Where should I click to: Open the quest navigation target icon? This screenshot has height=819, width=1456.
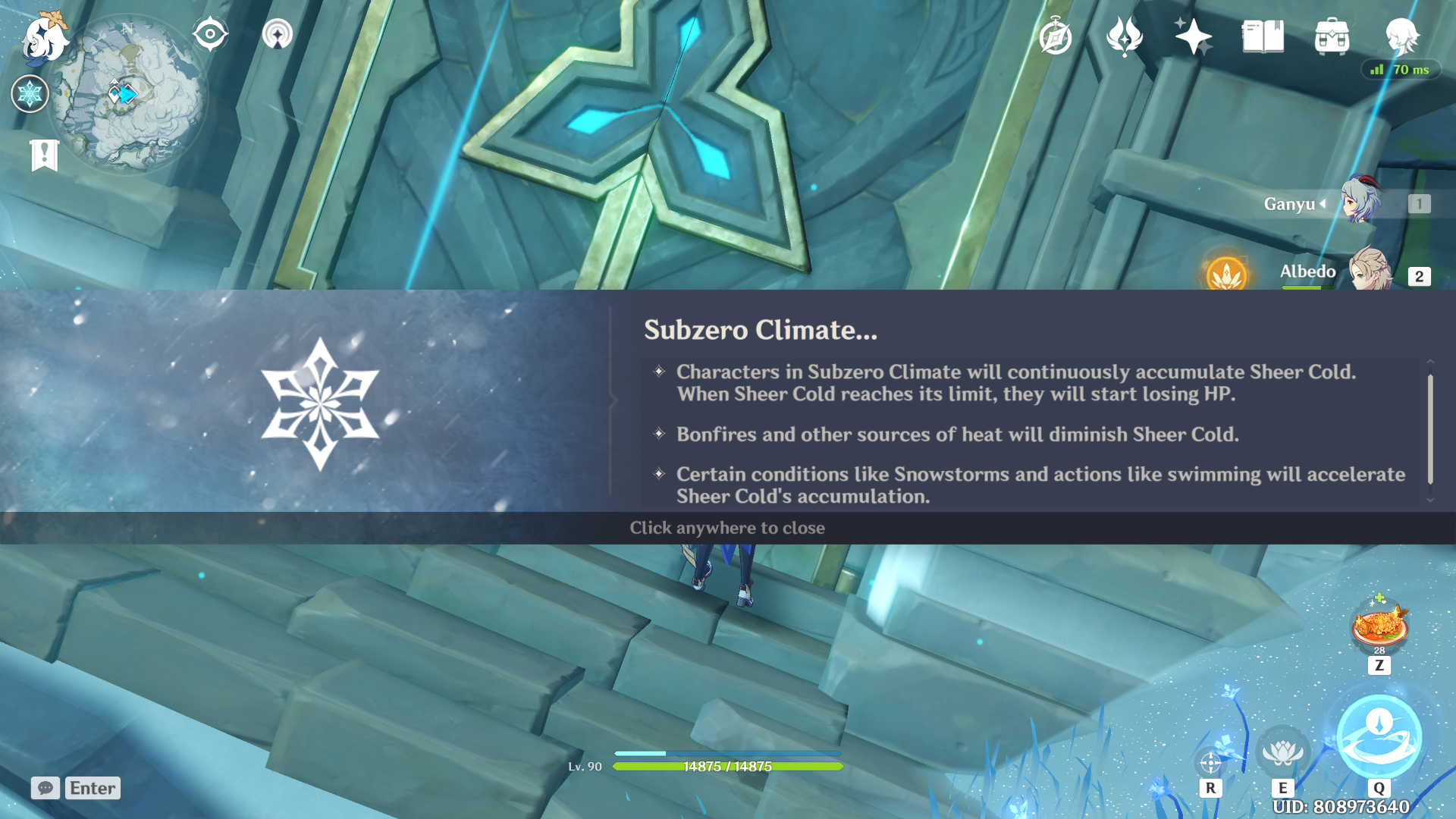(210, 34)
